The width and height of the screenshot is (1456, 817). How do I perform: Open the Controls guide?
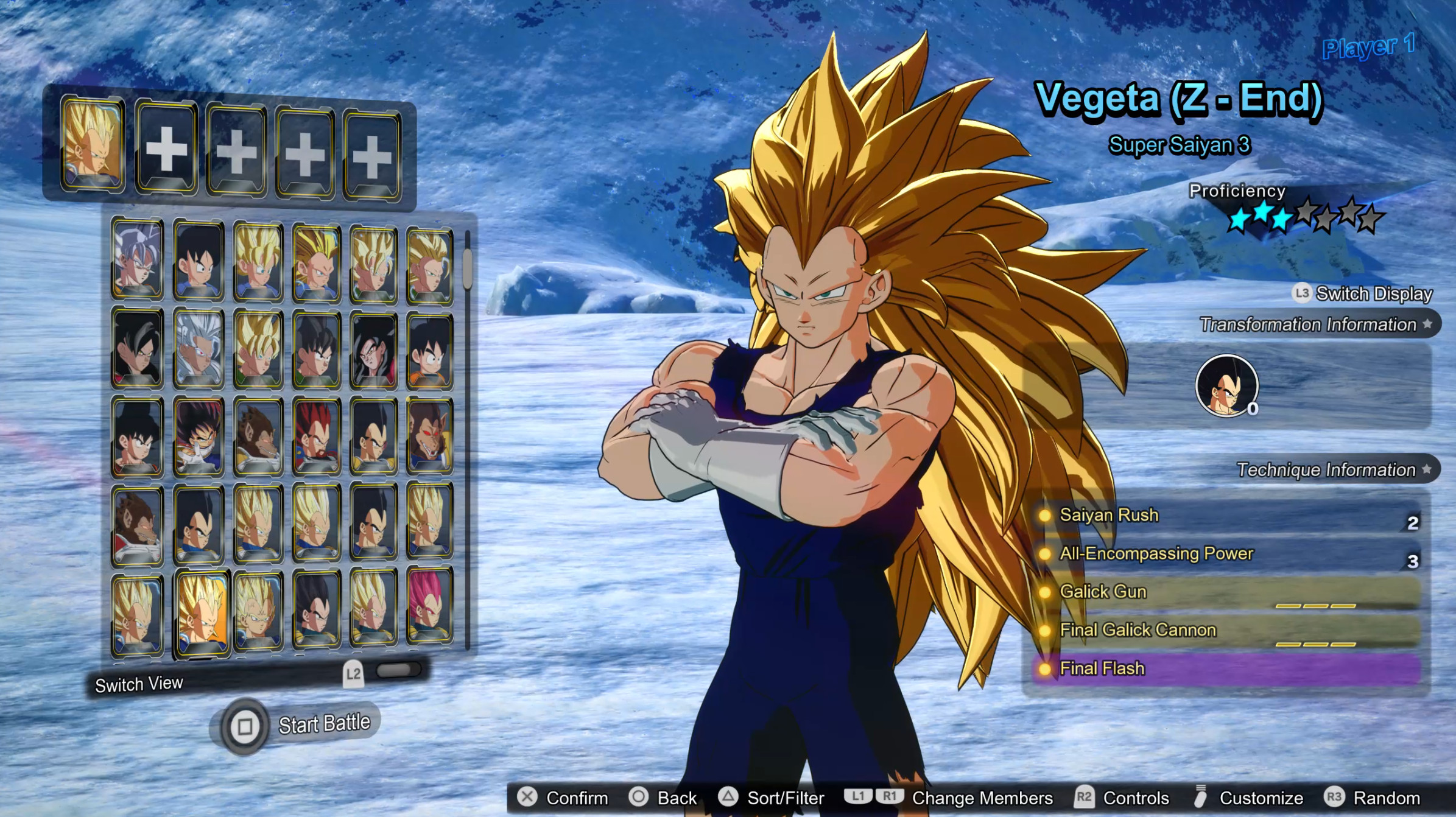pyautogui.click(x=1122, y=798)
